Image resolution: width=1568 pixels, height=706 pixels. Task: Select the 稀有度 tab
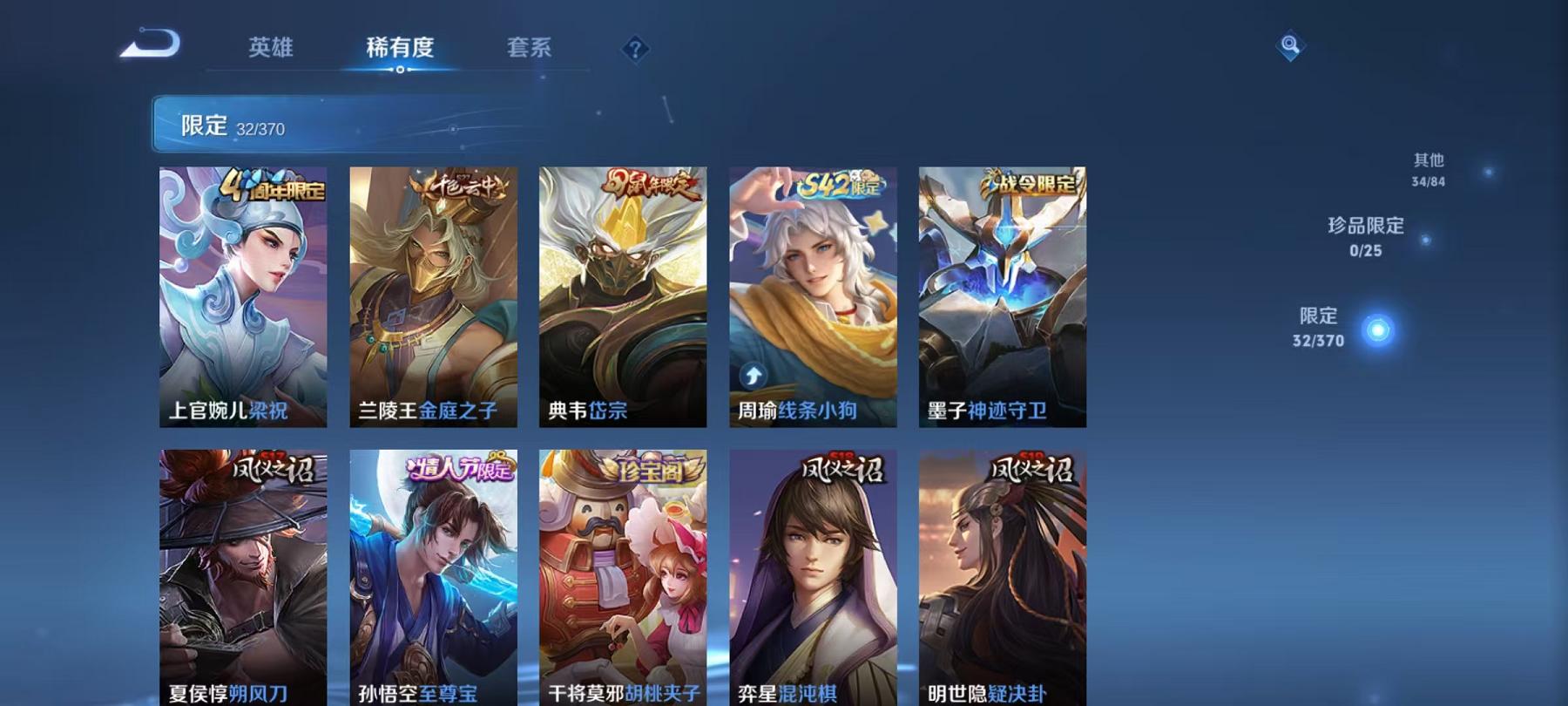402,49
